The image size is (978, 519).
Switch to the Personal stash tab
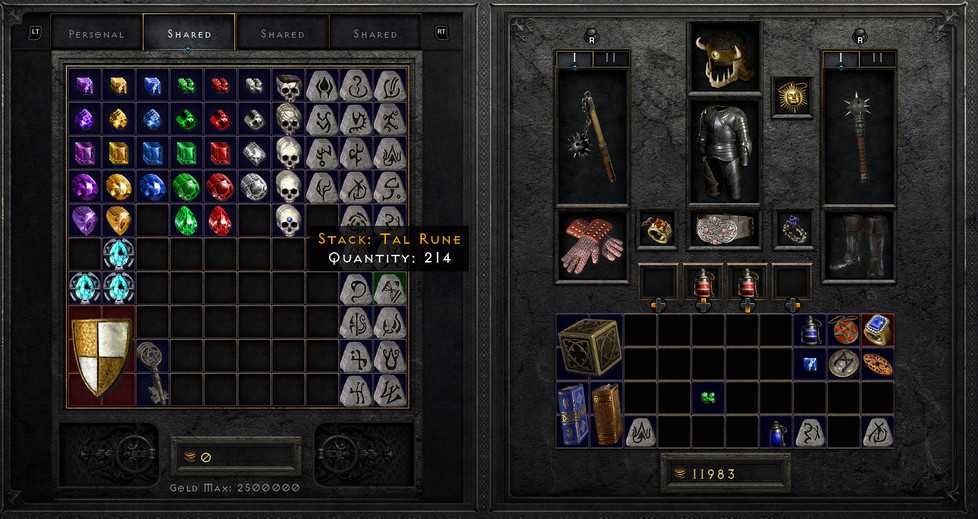[x=96, y=34]
